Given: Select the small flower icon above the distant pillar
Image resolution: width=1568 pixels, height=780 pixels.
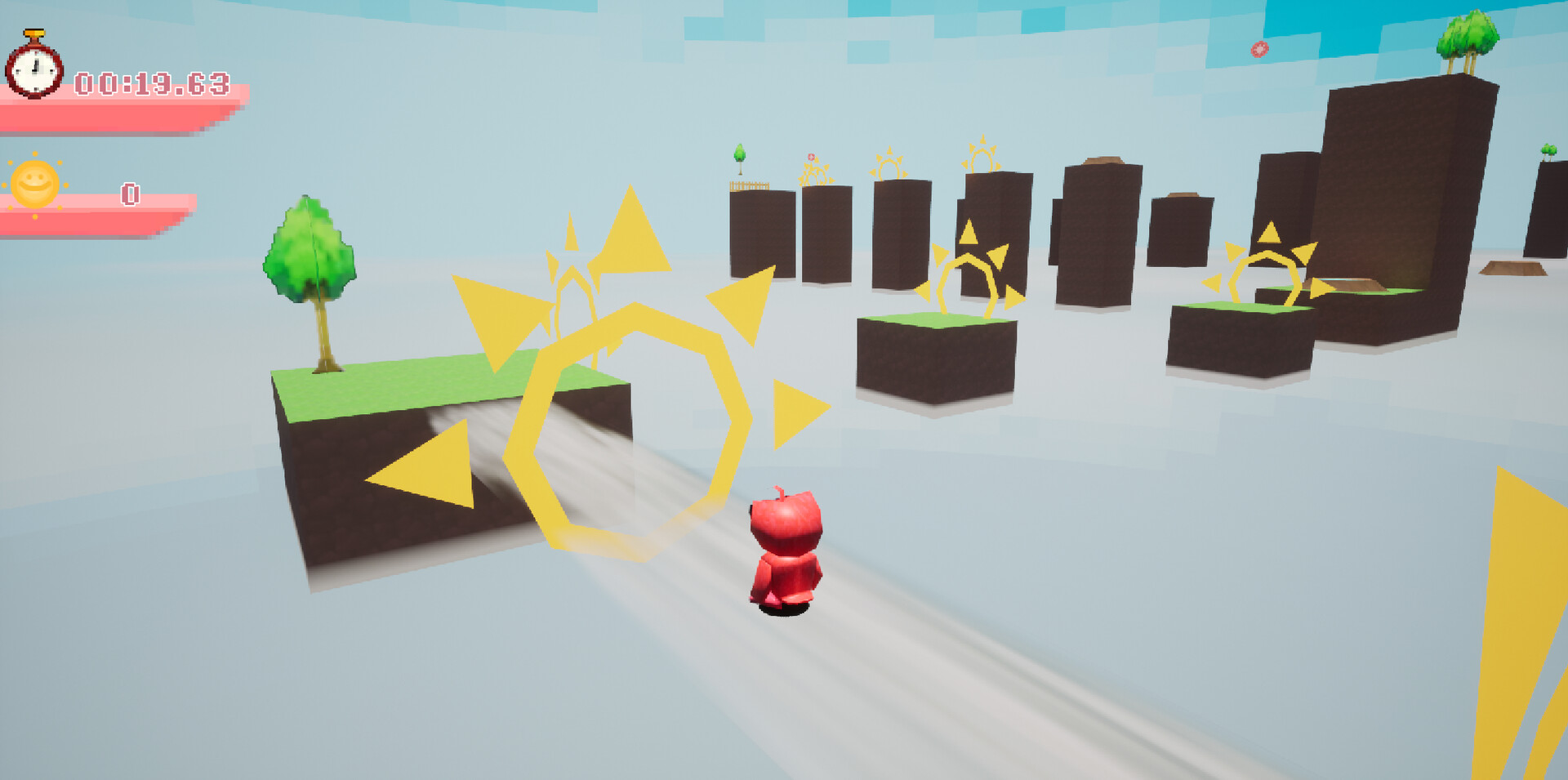Looking at the screenshot, I should point(811,158).
